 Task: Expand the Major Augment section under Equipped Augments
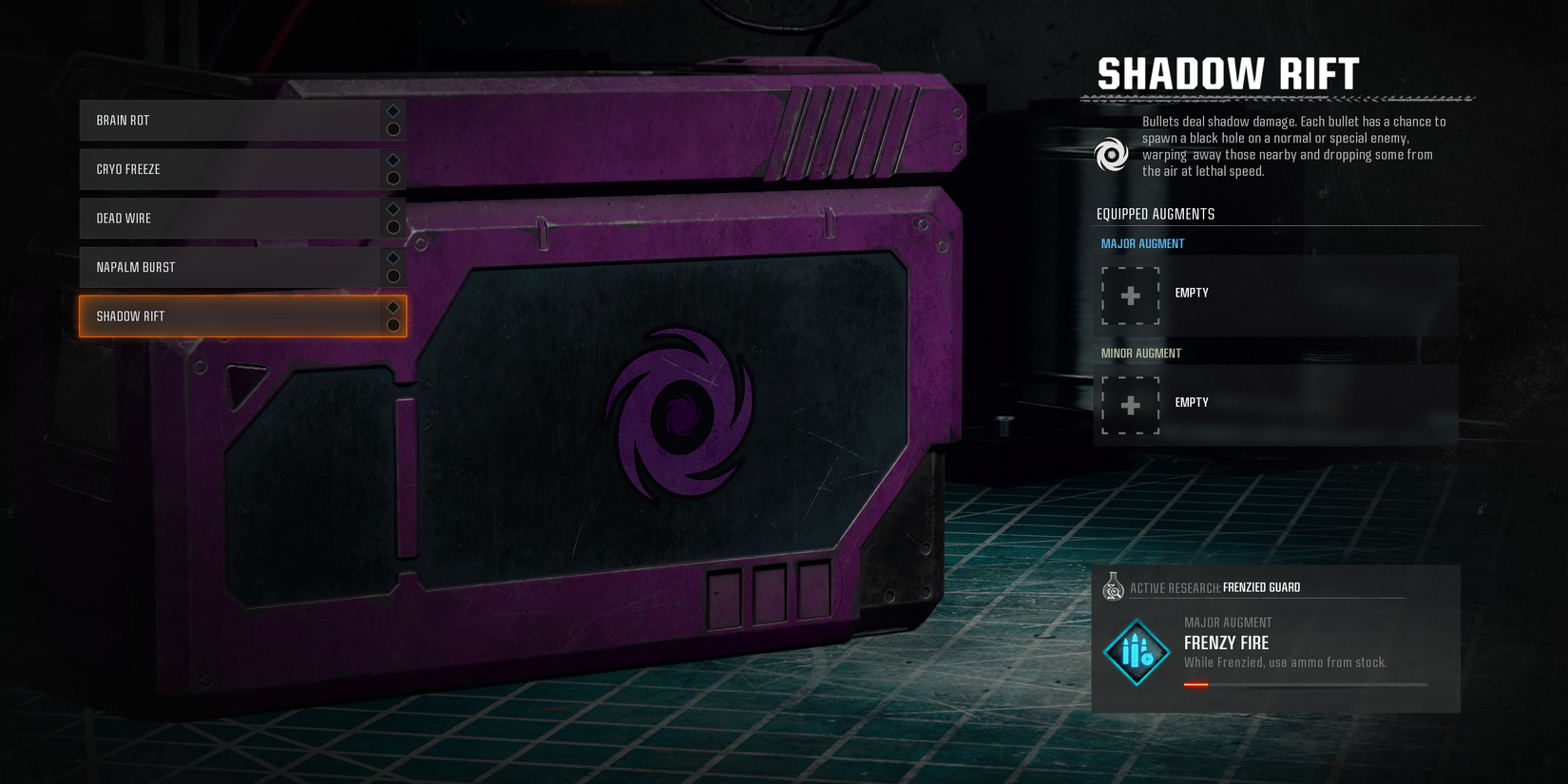click(x=1142, y=243)
